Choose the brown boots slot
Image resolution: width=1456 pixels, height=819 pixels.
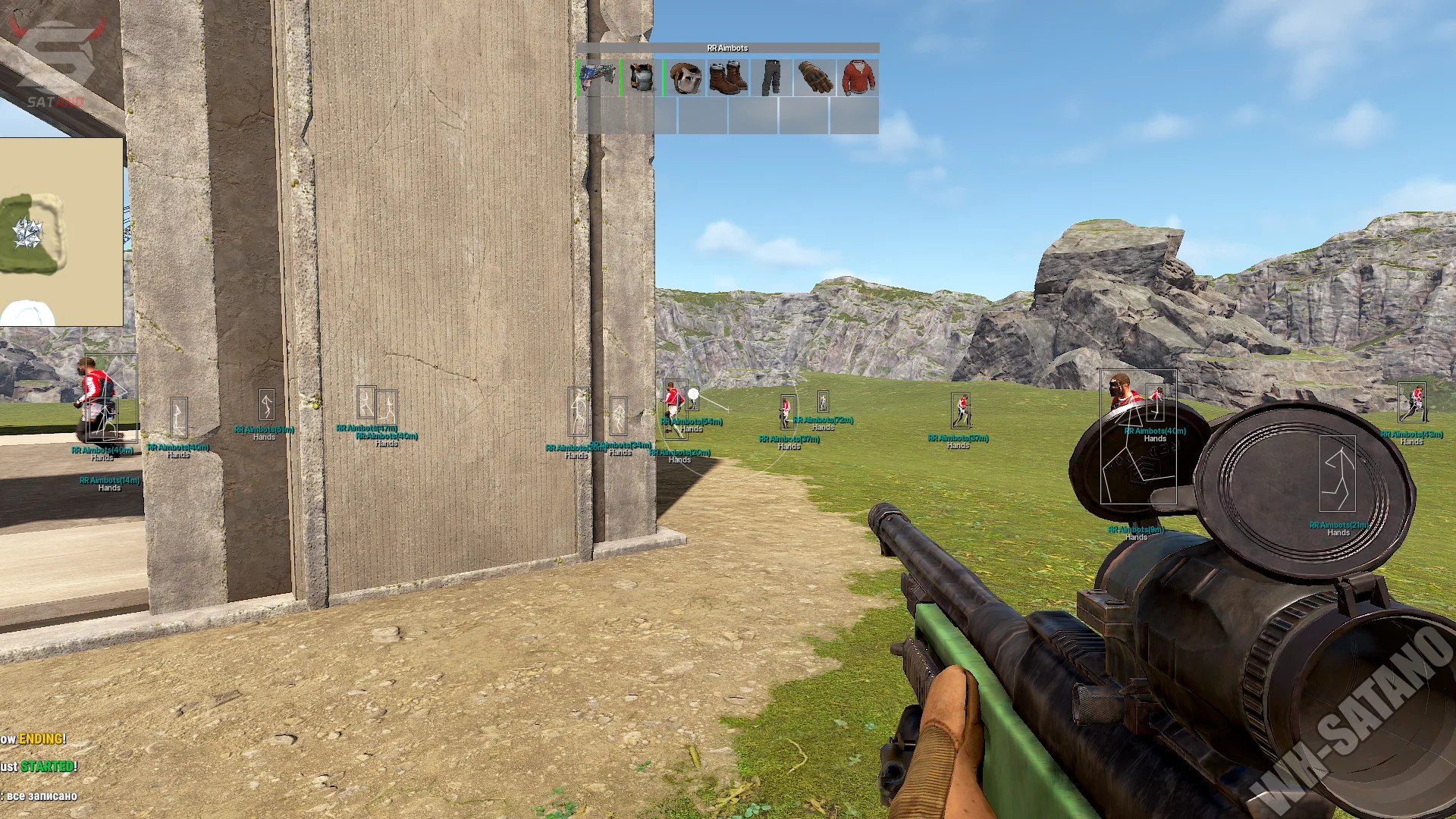coord(728,78)
